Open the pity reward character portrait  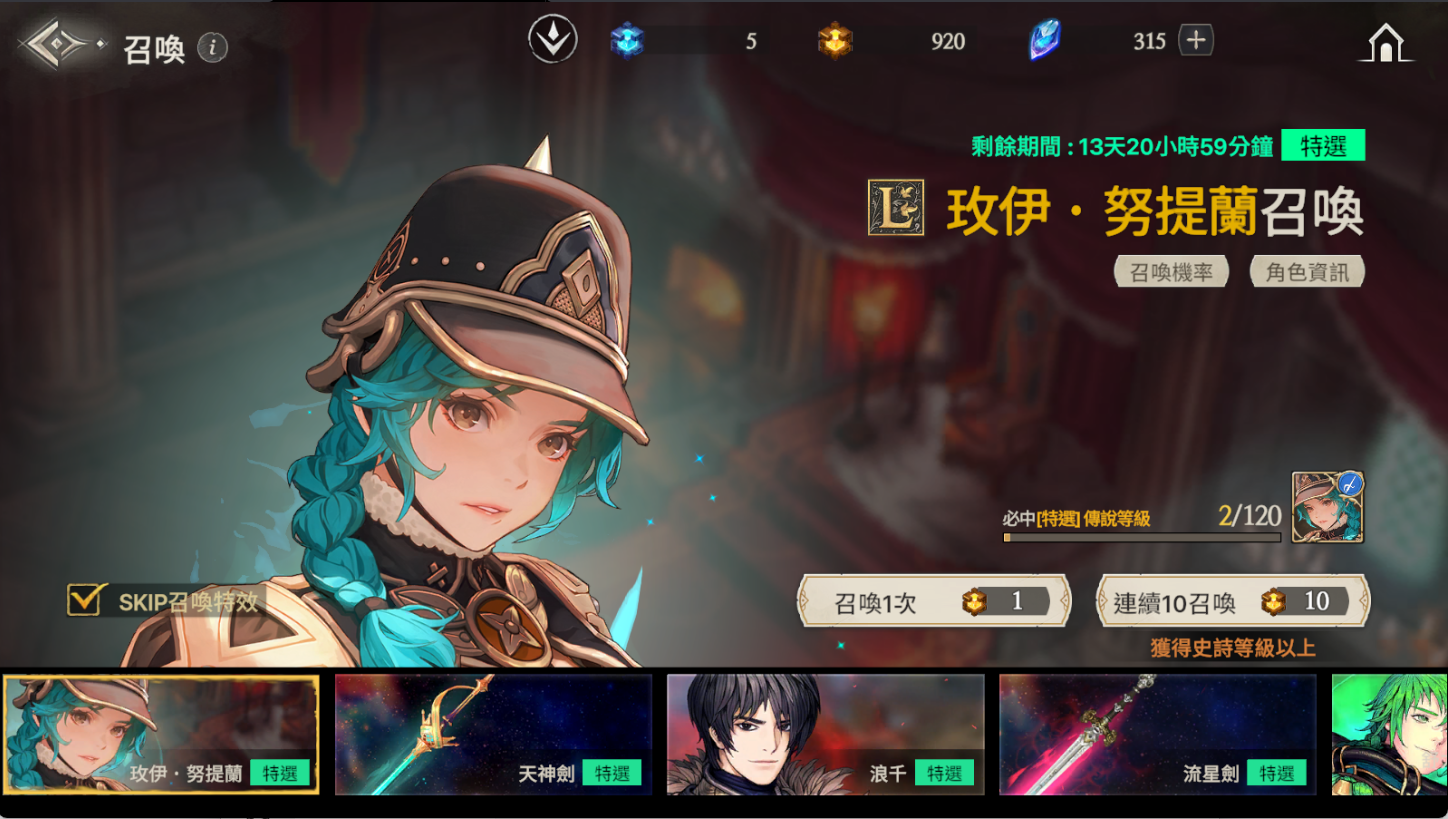[1327, 507]
